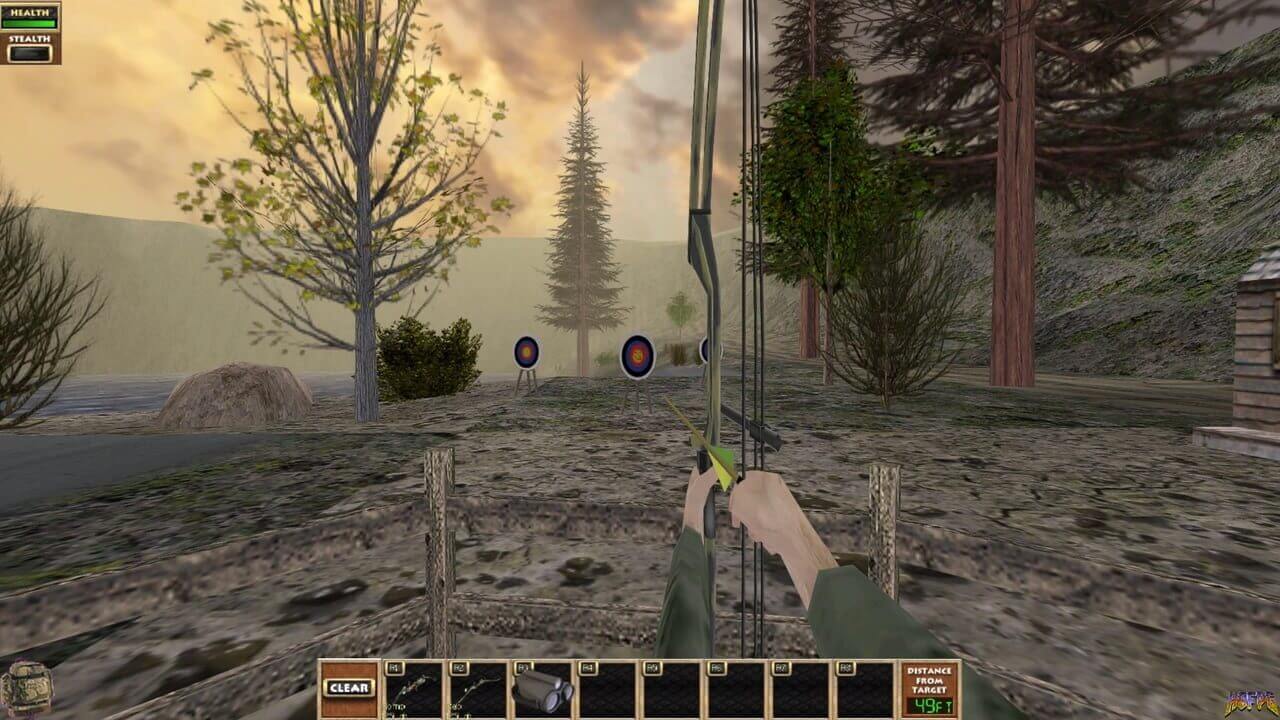
Task: Equip the bow in slot F2
Action: 478,690
